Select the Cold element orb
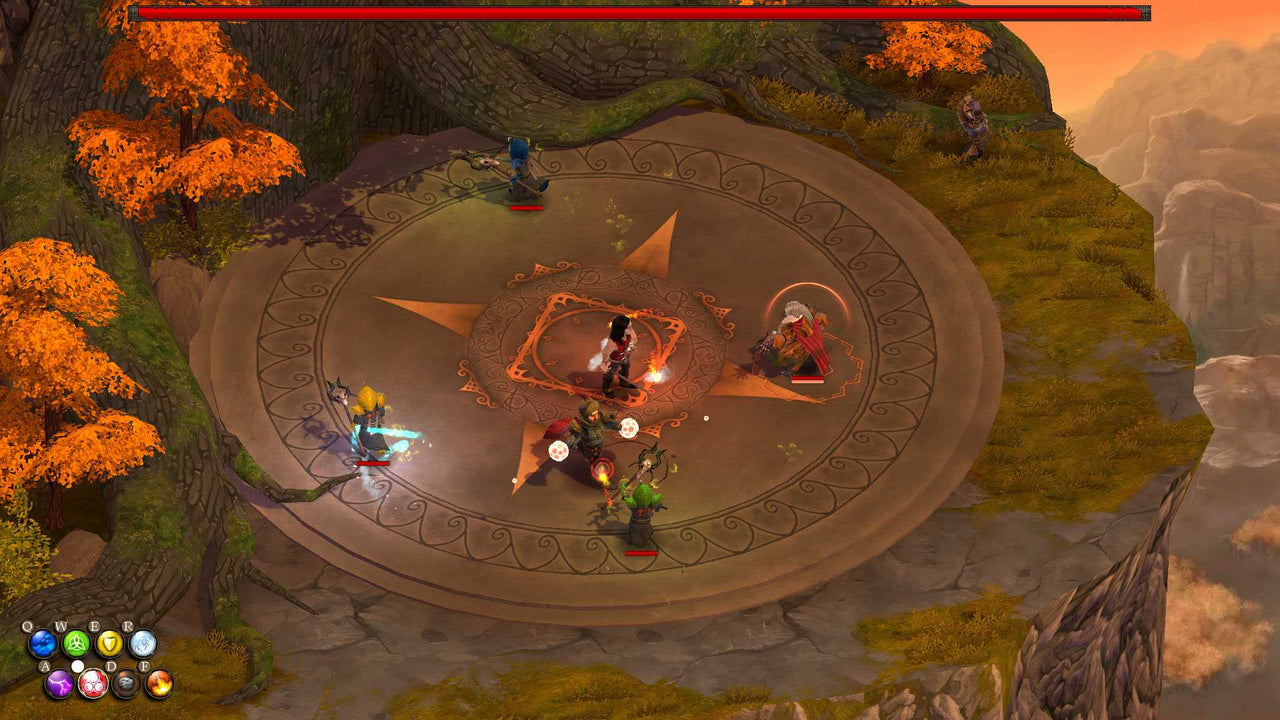1280x720 pixels. [142, 643]
